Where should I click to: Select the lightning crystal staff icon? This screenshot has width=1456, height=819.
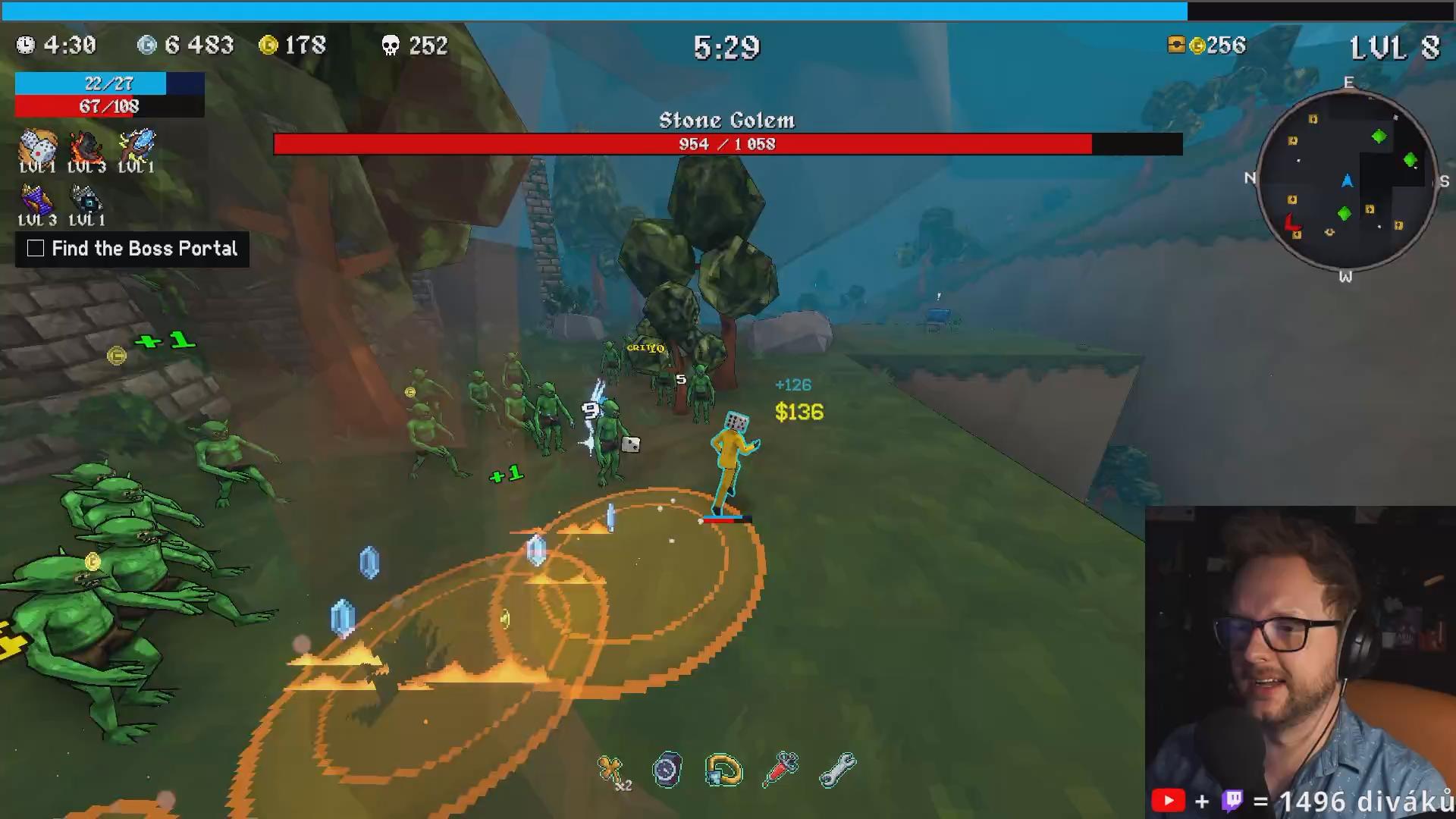[136, 145]
